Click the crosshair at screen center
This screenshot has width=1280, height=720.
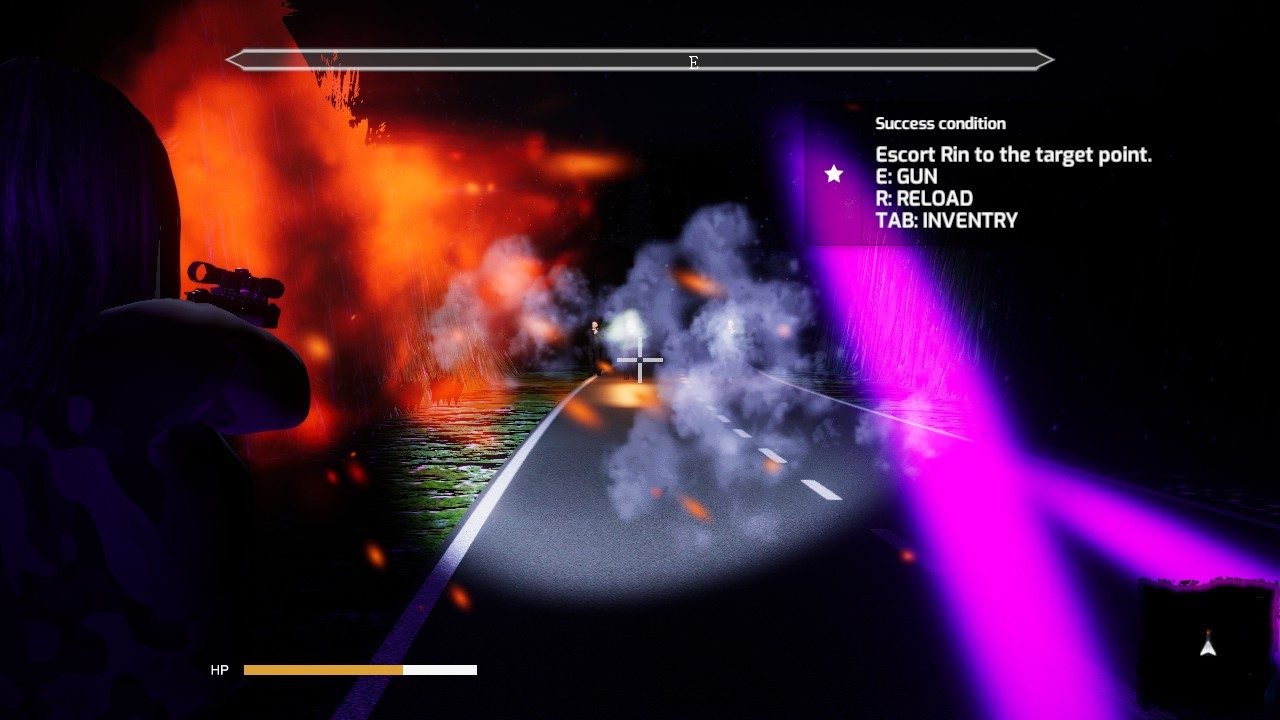[x=639, y=359]
